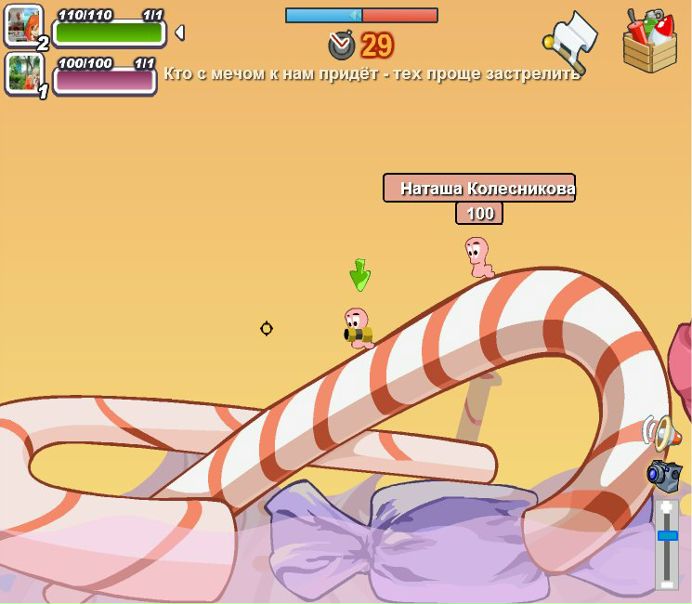
Task: Open the weapon crate inventory
Action: [x=649, y=41]
